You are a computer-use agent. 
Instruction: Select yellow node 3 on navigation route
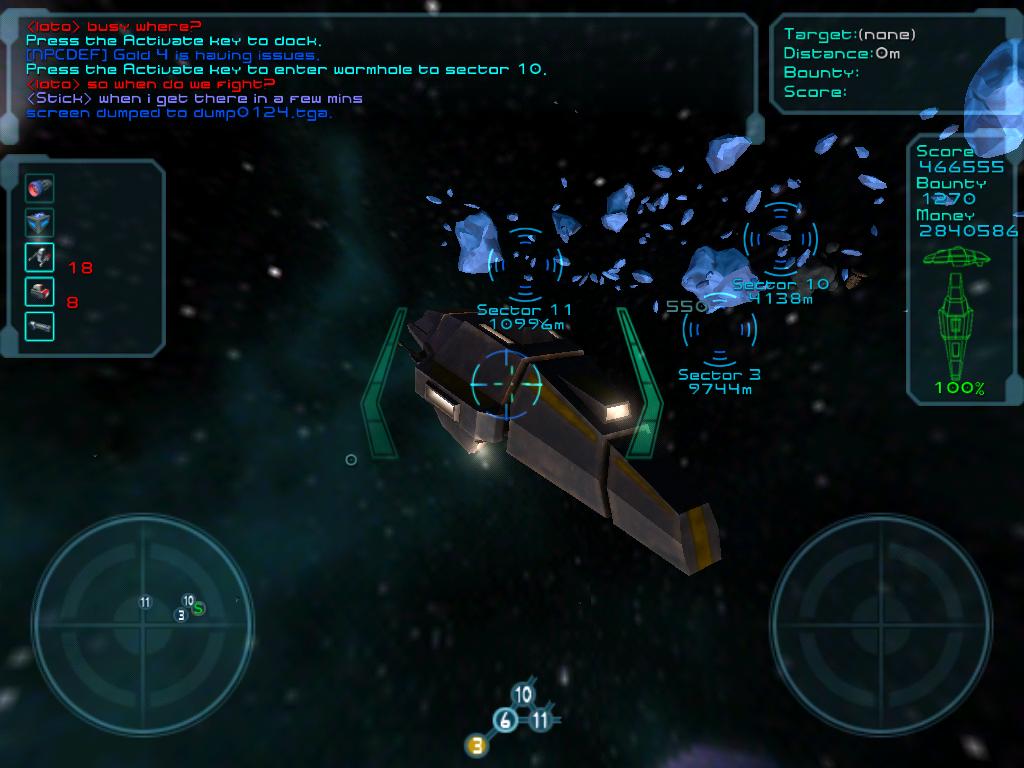click(477, 744)
